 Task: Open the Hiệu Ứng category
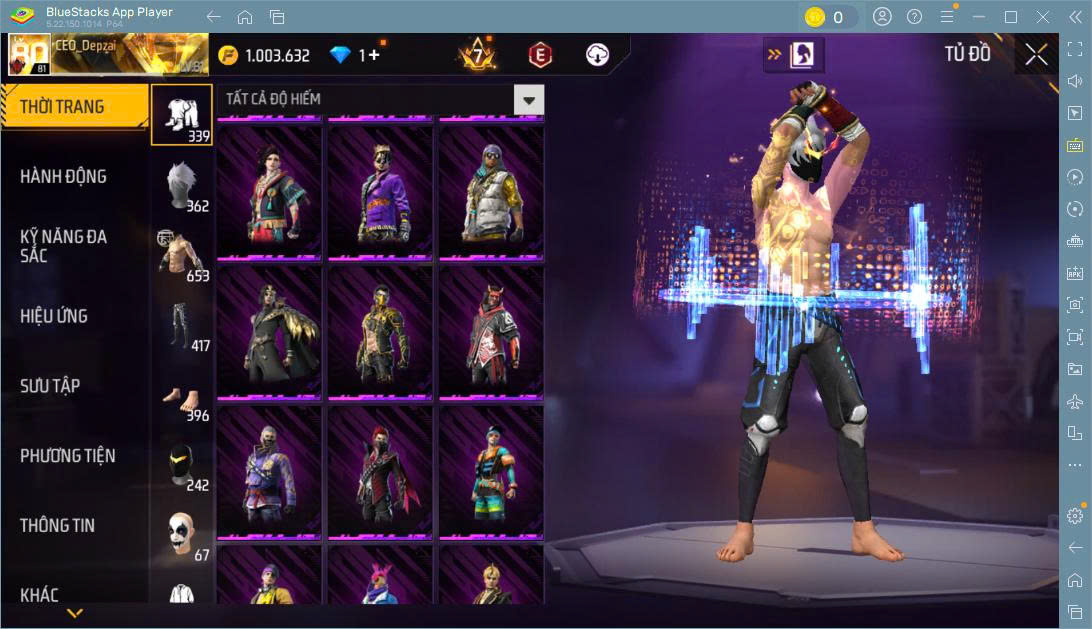point(54,316)
